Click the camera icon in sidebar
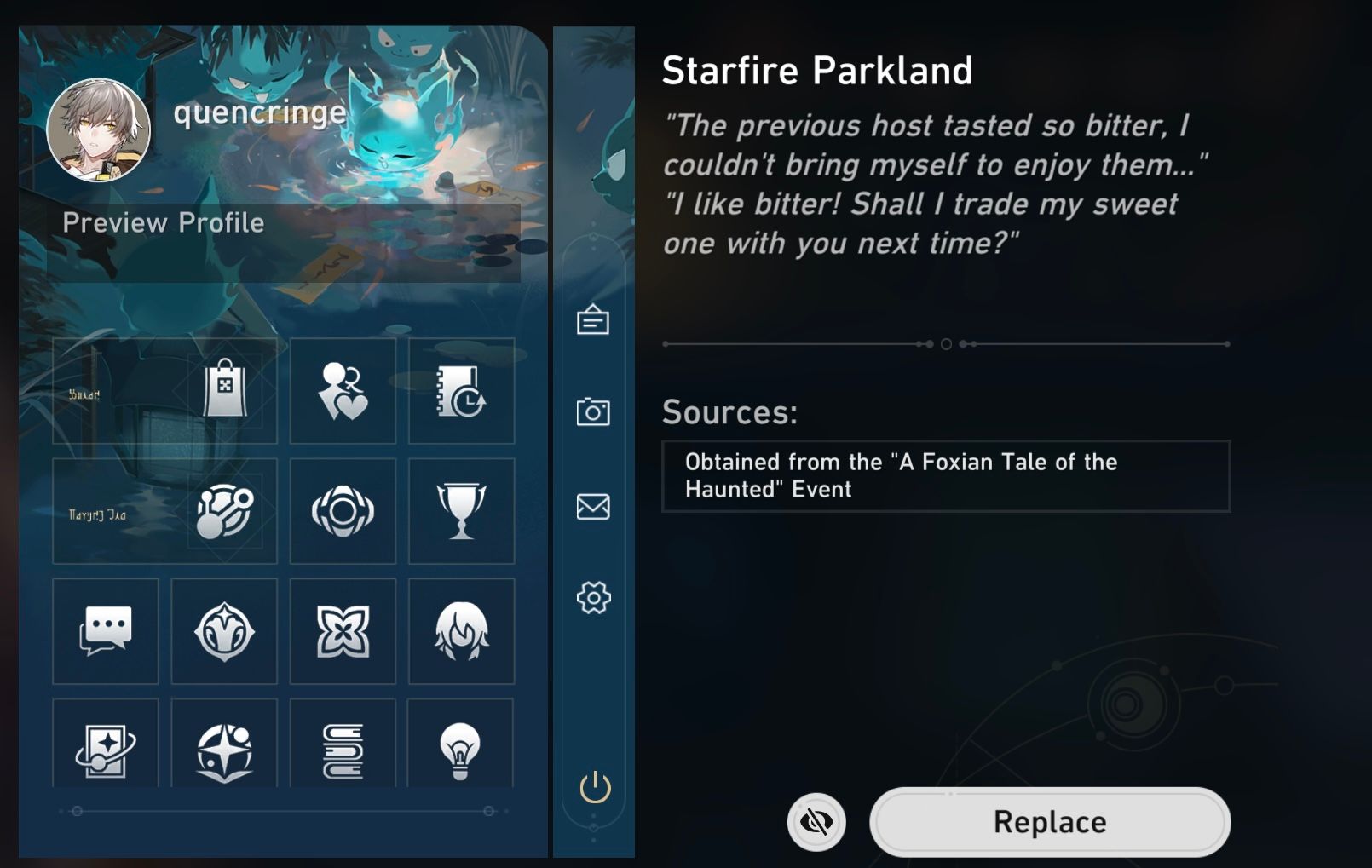1372x868 pixels. (x=593, y=412)
